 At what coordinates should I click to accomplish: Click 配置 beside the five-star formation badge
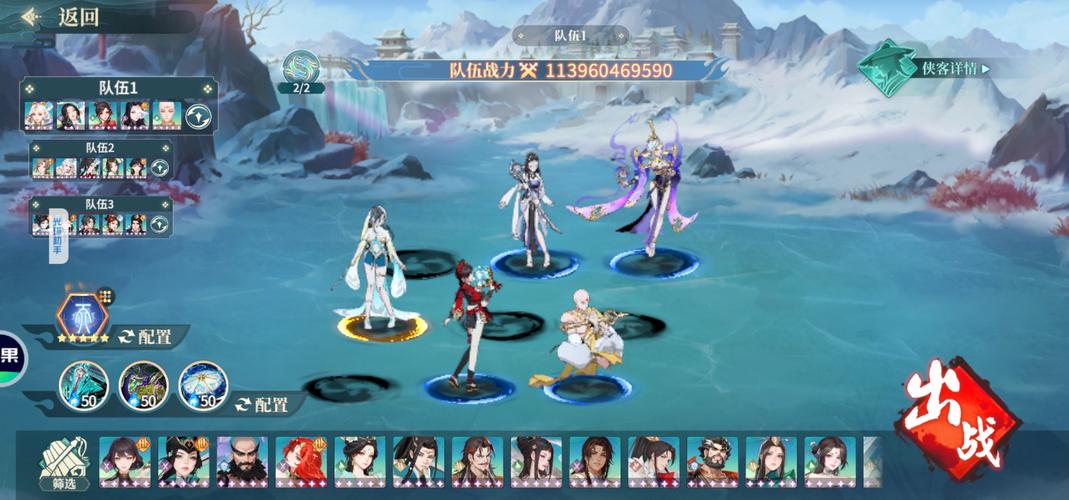pyautogui.click(x=145, y=337)
